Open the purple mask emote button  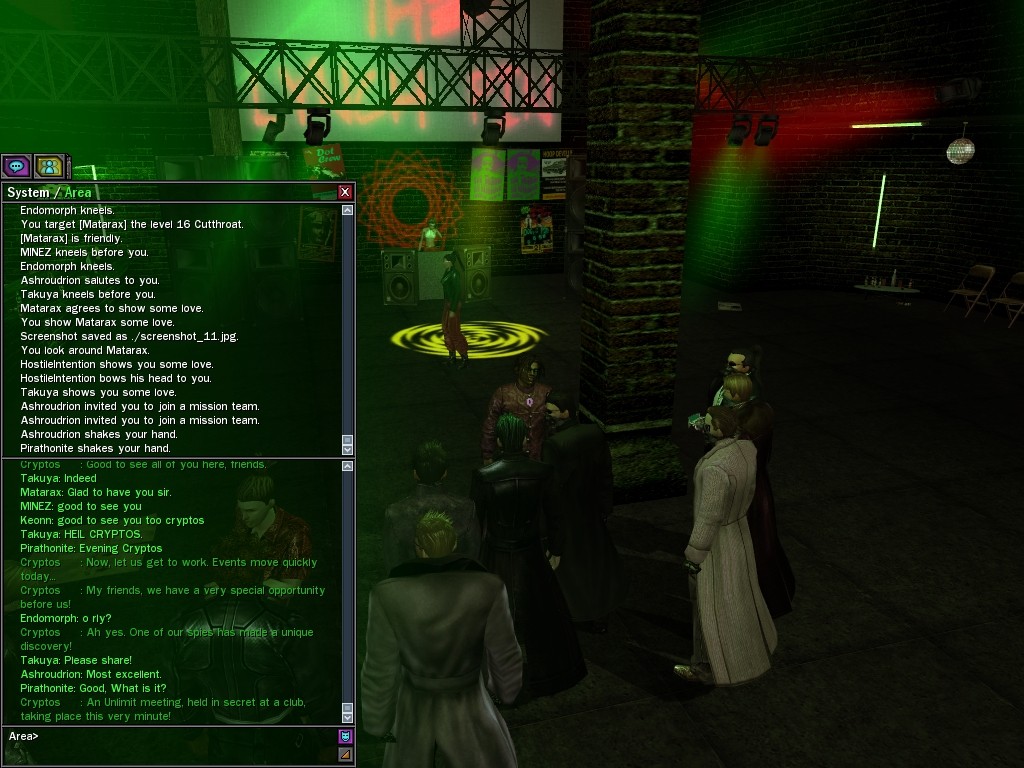(345, 736)
